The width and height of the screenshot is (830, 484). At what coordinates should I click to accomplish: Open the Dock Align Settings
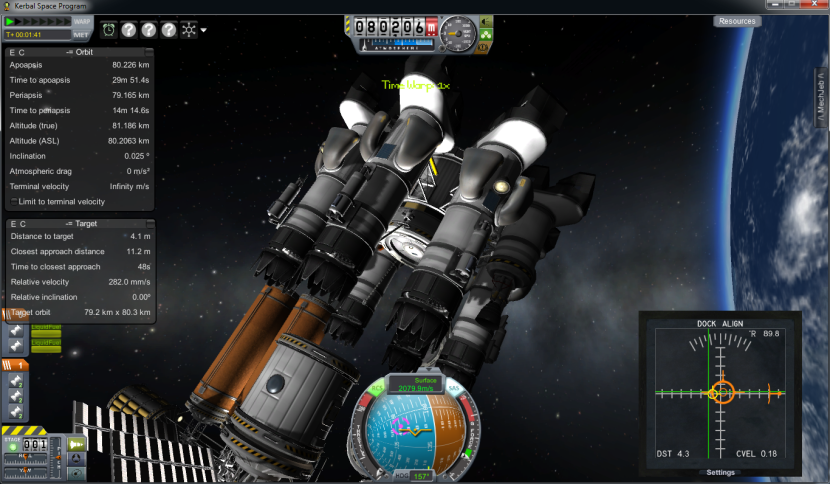[720, 472]
